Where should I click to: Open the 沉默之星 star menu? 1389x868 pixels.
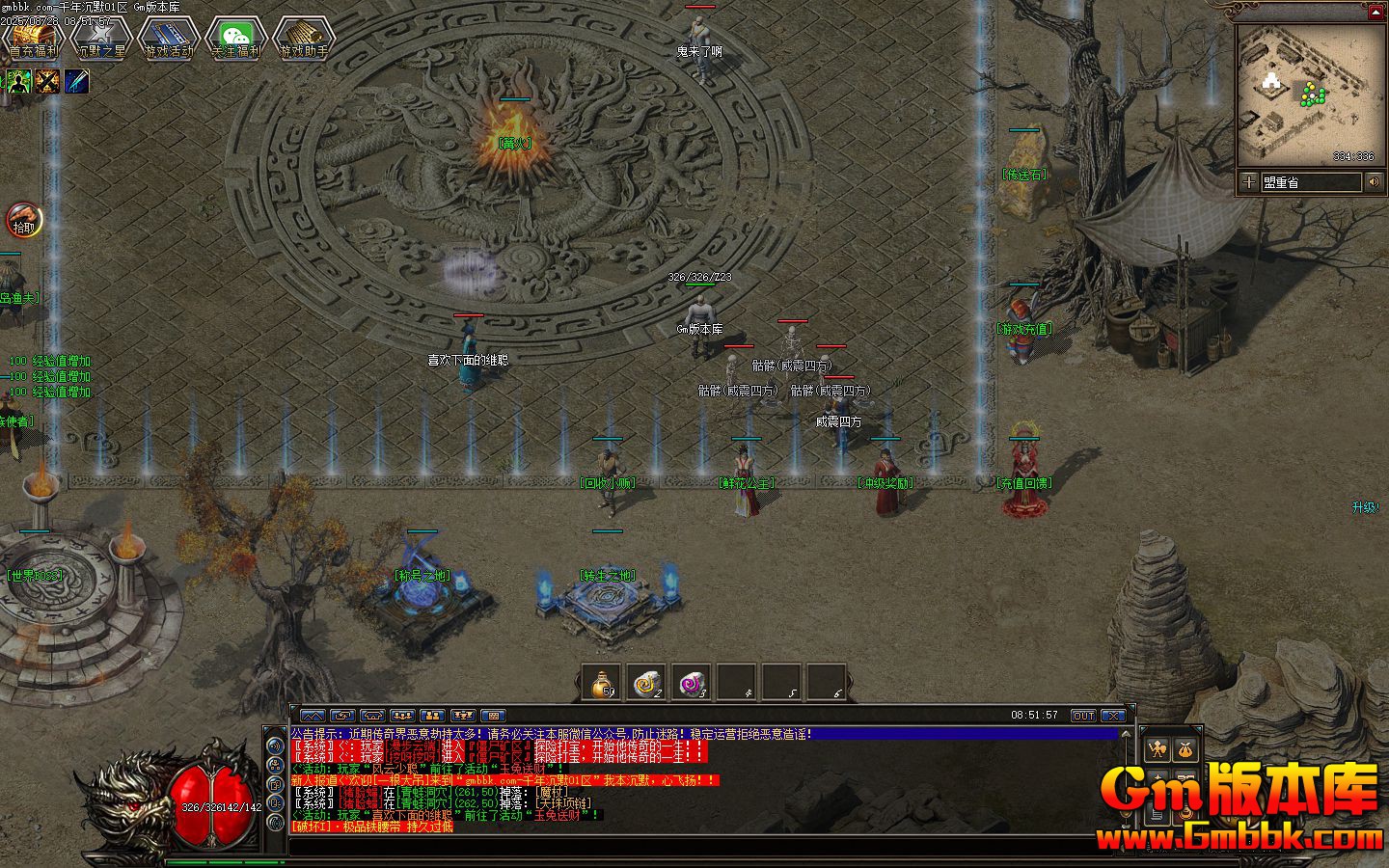[100, 39]
